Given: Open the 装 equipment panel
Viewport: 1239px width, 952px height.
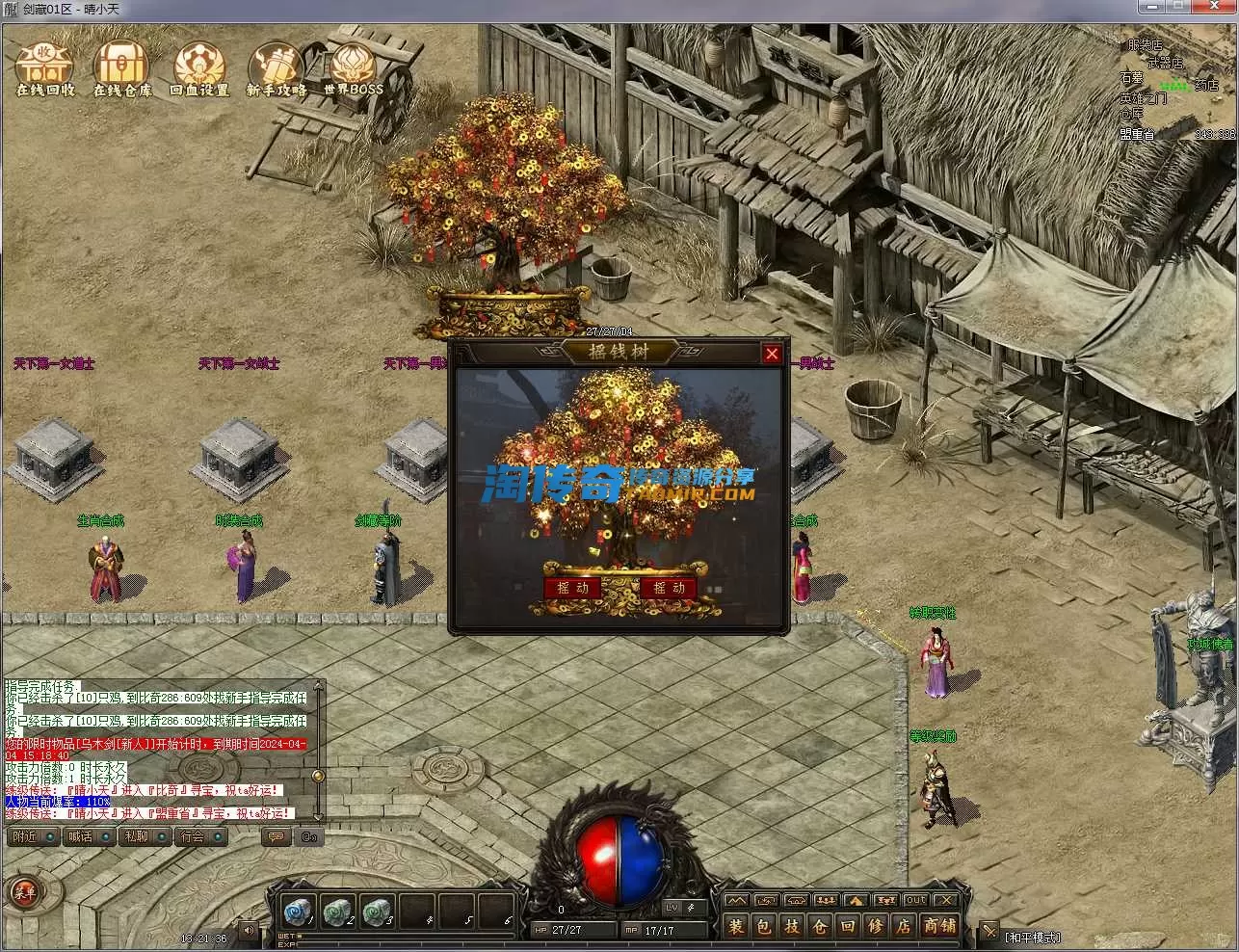Looking at the screenshot, I should 737,927.
